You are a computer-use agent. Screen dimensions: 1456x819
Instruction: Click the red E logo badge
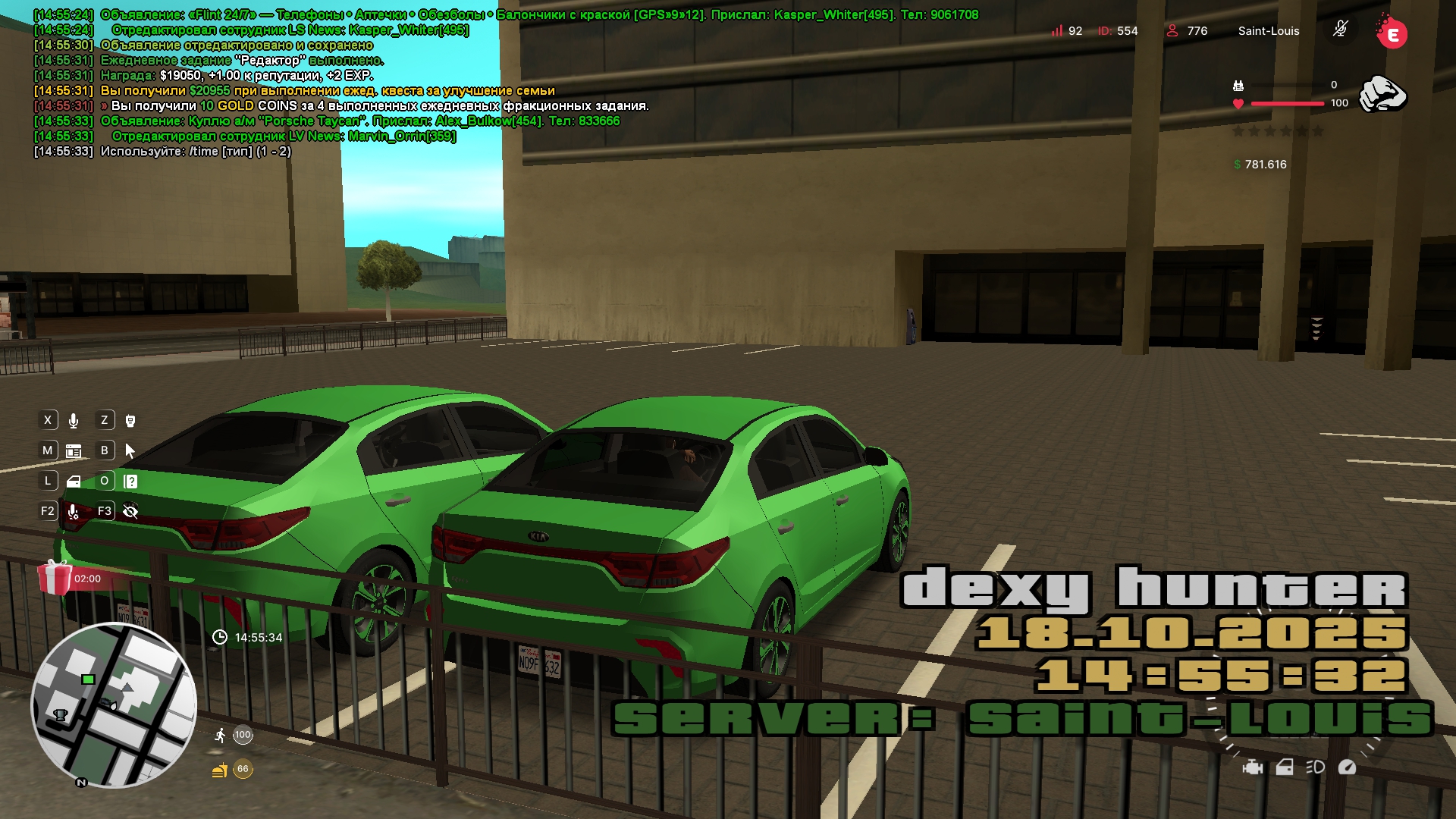[1392, 33]
